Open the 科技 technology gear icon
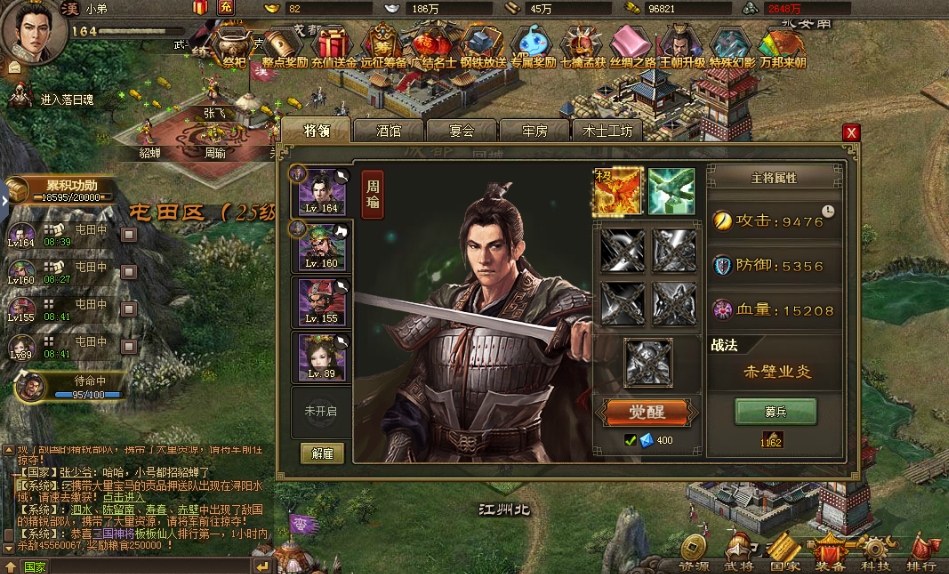 pyautogui.click(x=875, y=550)
